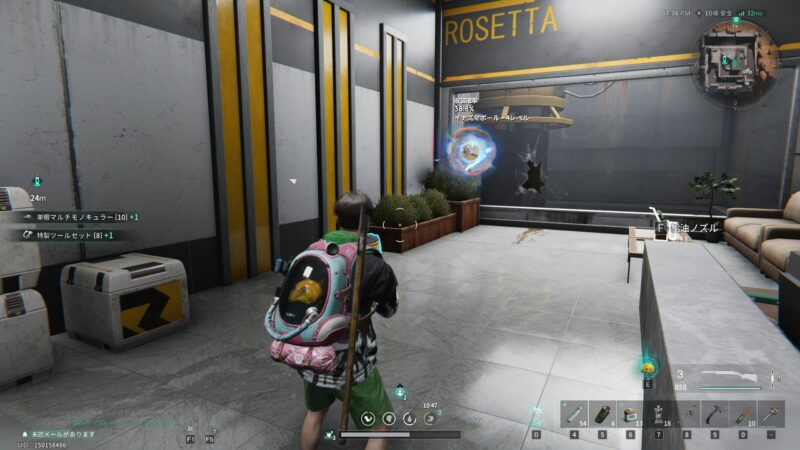This screenshot has width=800, height=450.
Task: Select the green tool with count 10
Action: point(743,413)
